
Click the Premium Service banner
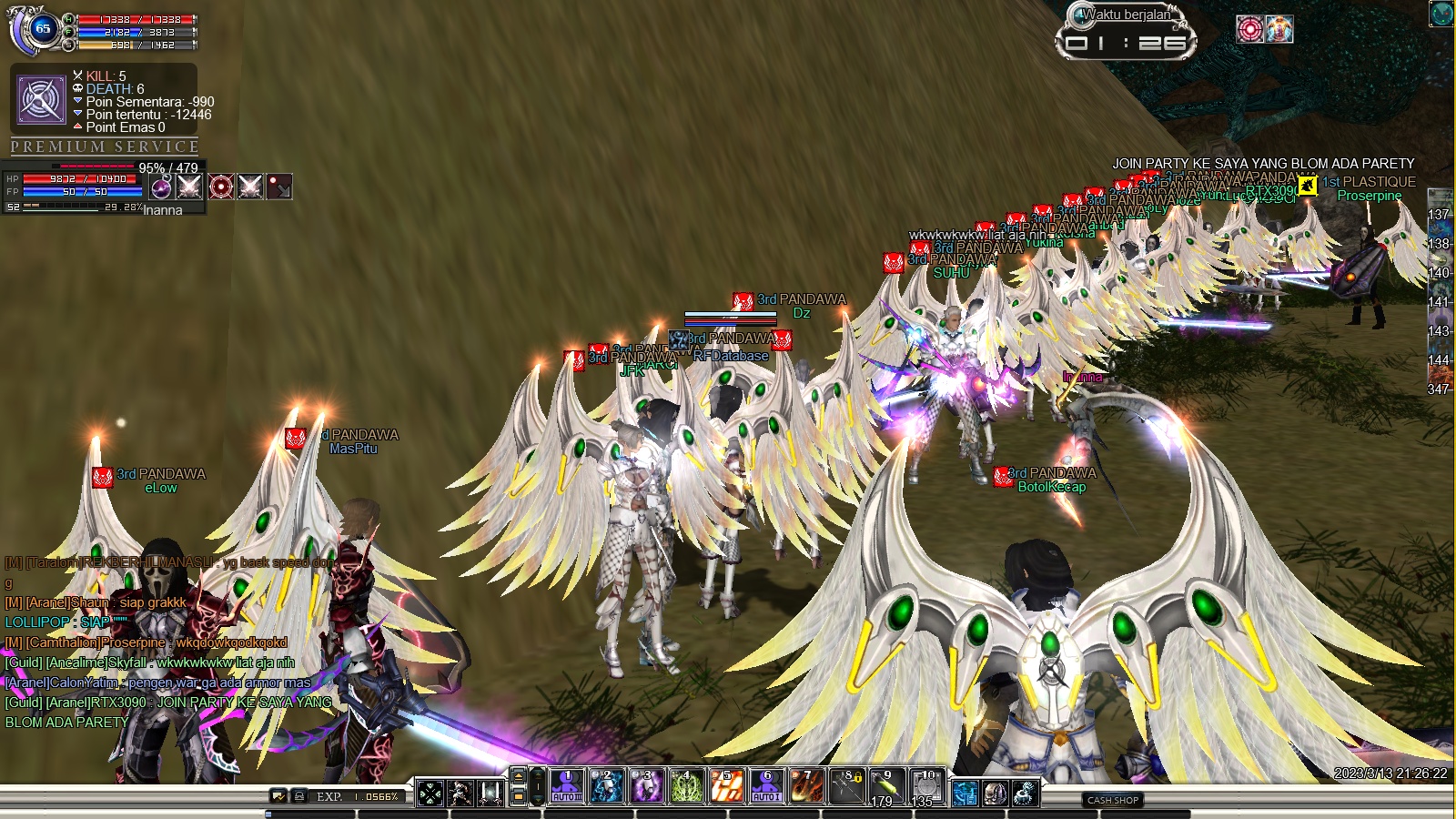click(105, 147)
